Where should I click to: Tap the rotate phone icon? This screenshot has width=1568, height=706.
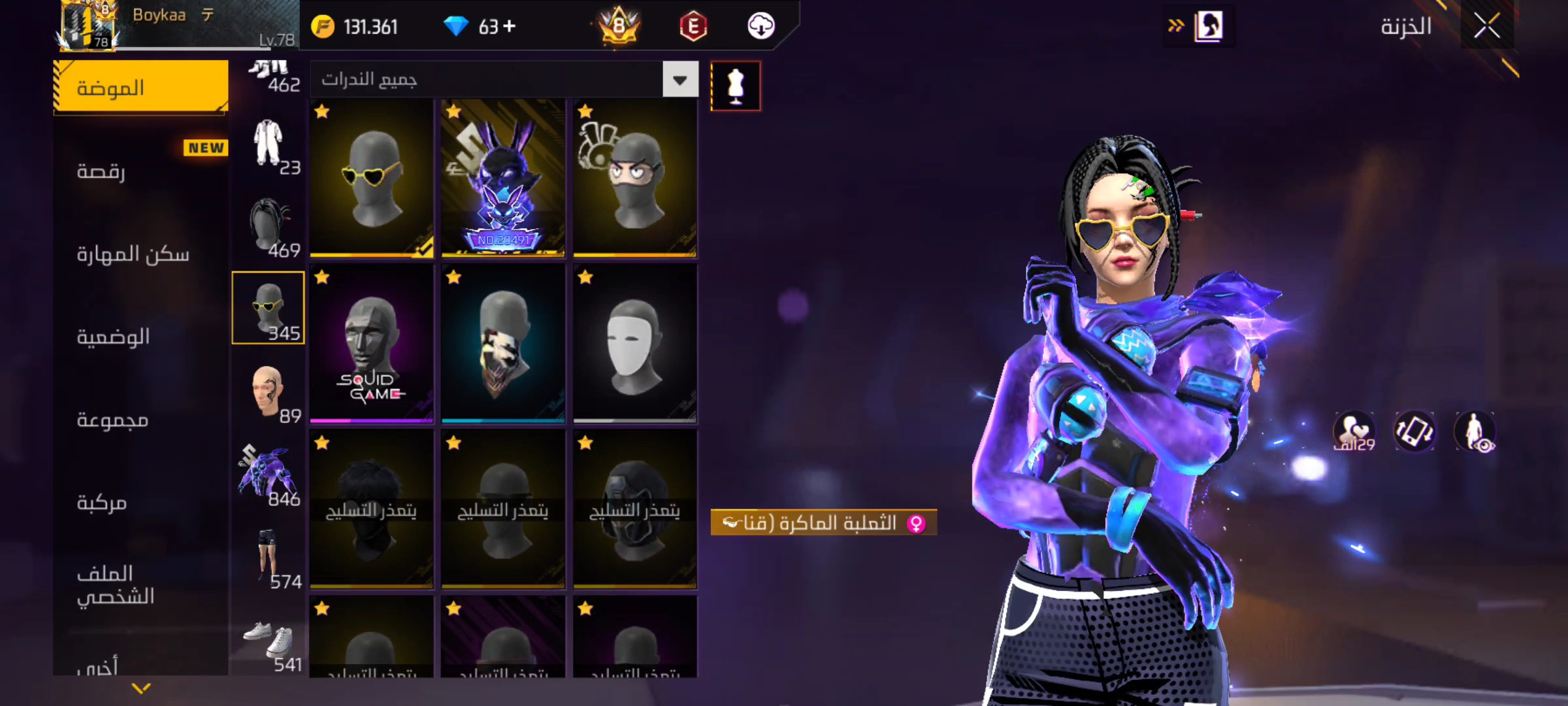pyautogui.click(x=1414, y=432)
